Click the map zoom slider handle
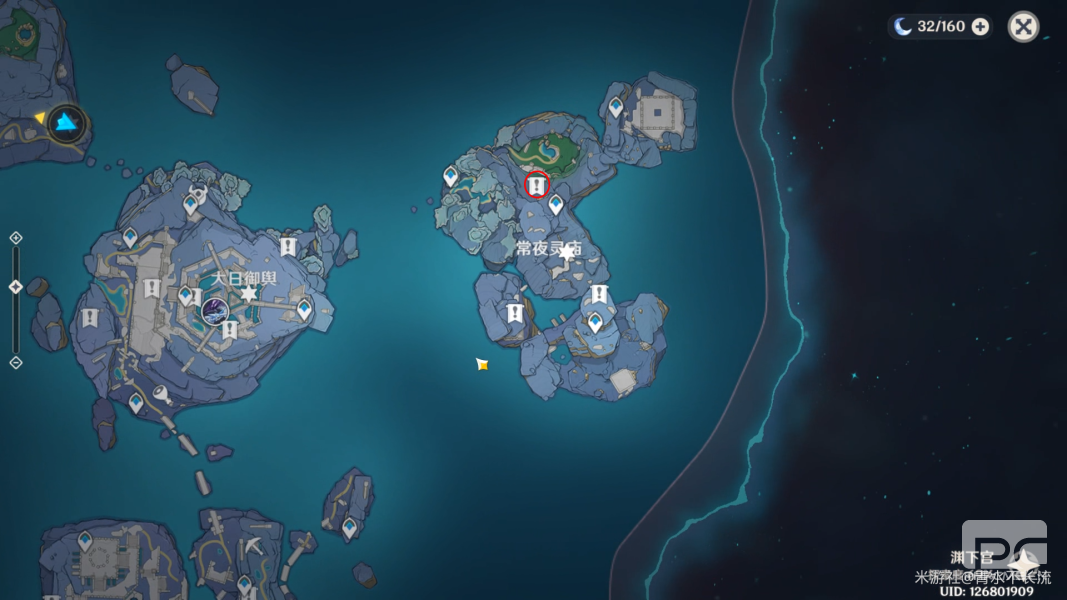The height and width of the screenshot is (600, 1067). [15, 287]
